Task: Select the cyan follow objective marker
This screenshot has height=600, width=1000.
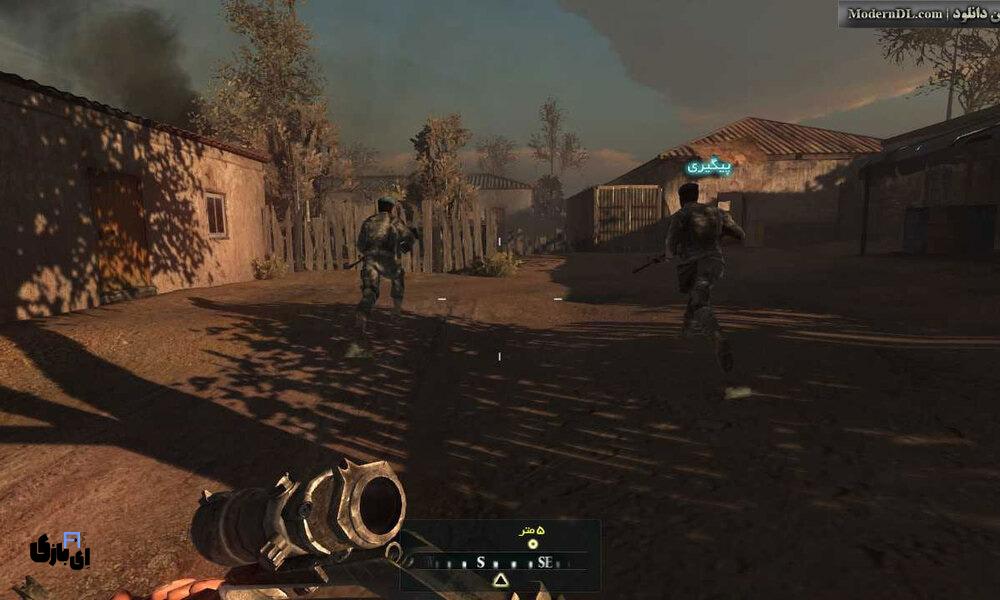Action: [x=709, y=166]
